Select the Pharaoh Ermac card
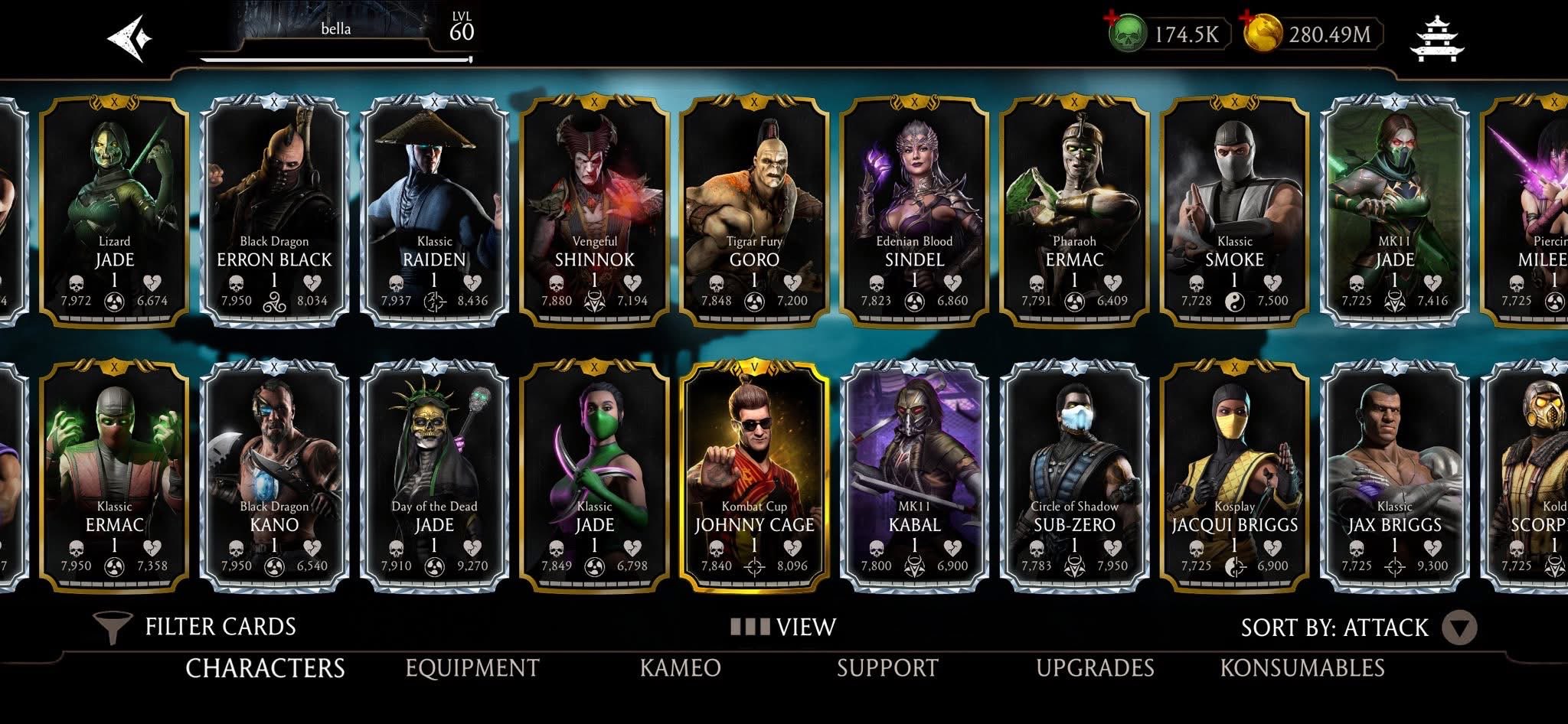 tap(1074, 210)
